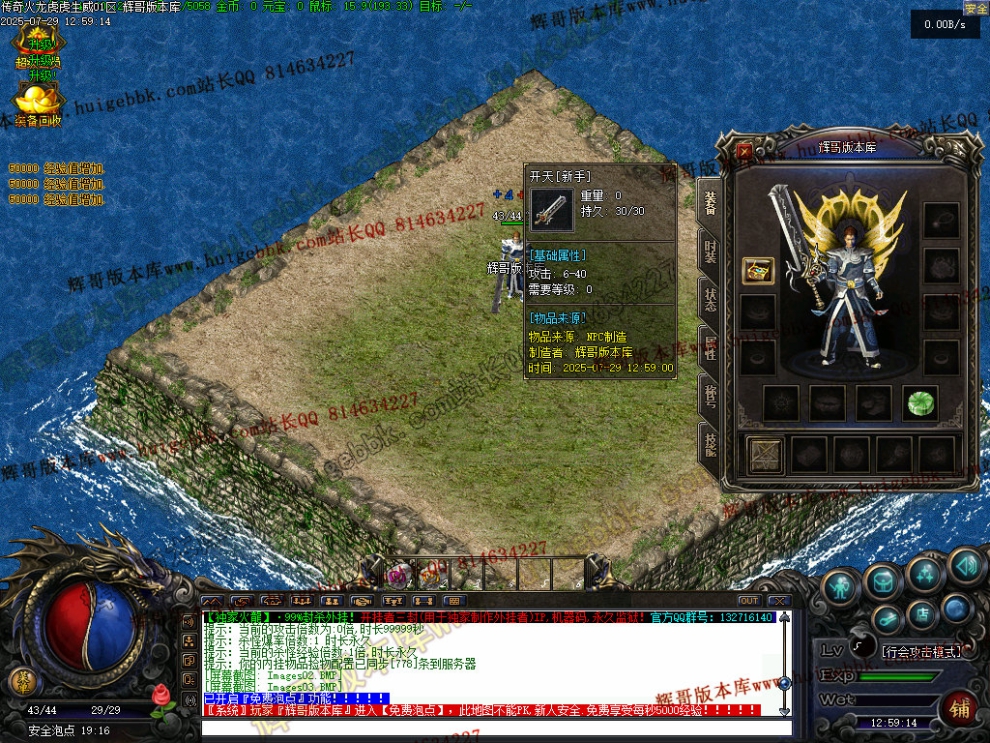Open the character button with sword figure
Viewport: 990px width, 743px height.
coord(840,586)
